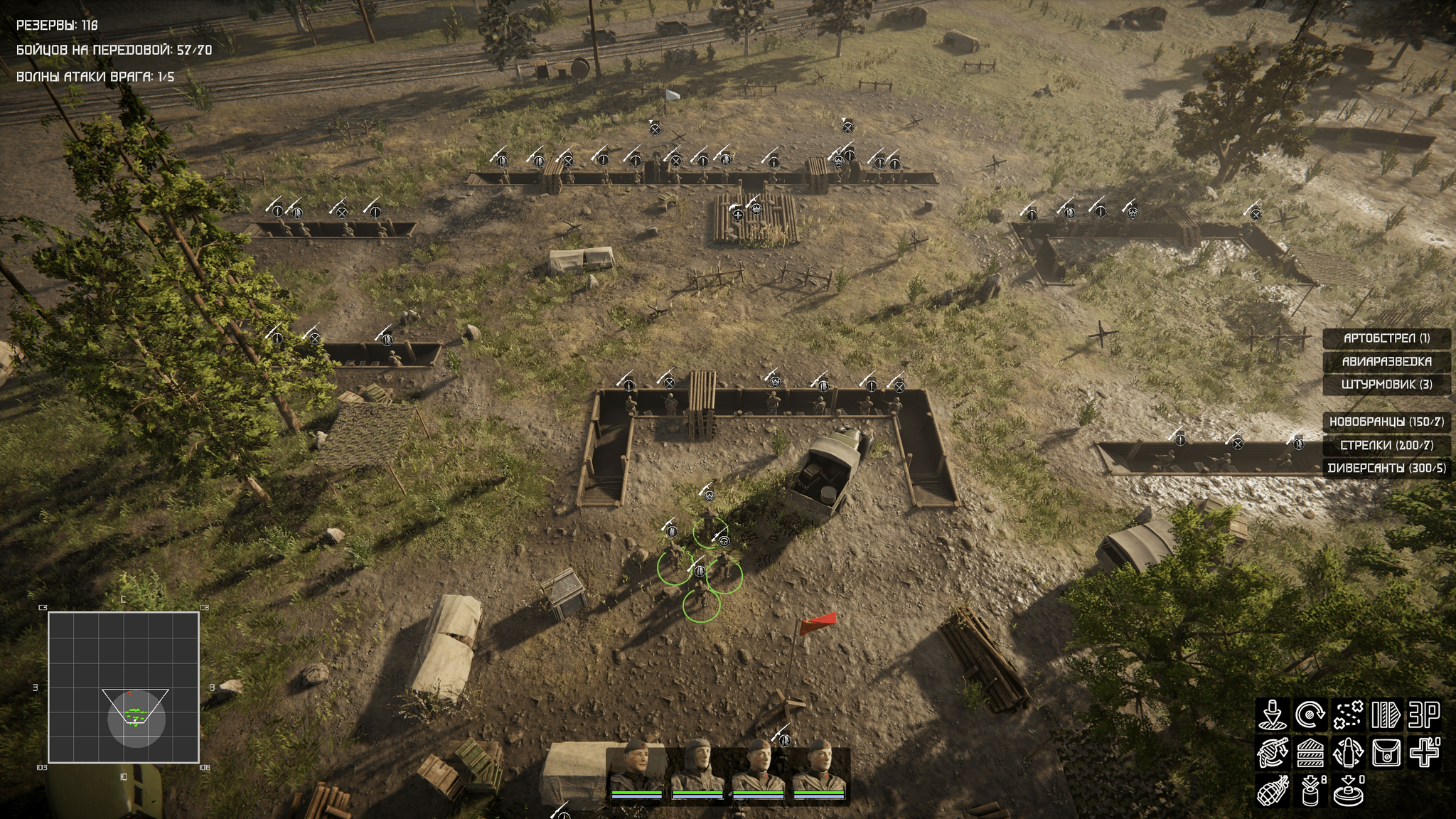Image resolution: width=1456 pixels, height=819 pixels.
Task: Request Авиаразведка air reconnaissance
Action: (x=1386, y=362)
